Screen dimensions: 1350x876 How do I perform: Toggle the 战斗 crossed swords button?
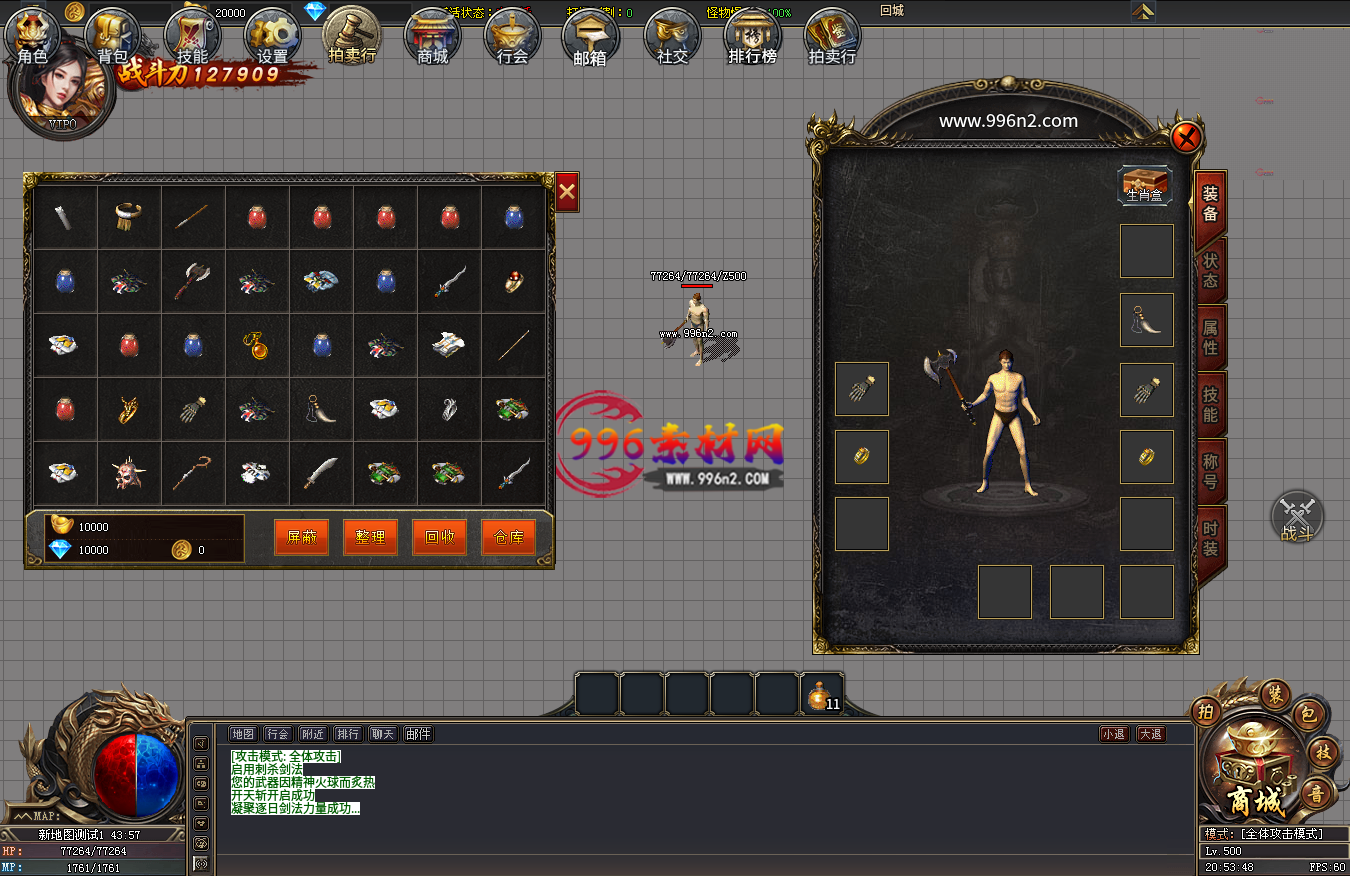[x=1297, y=518]
